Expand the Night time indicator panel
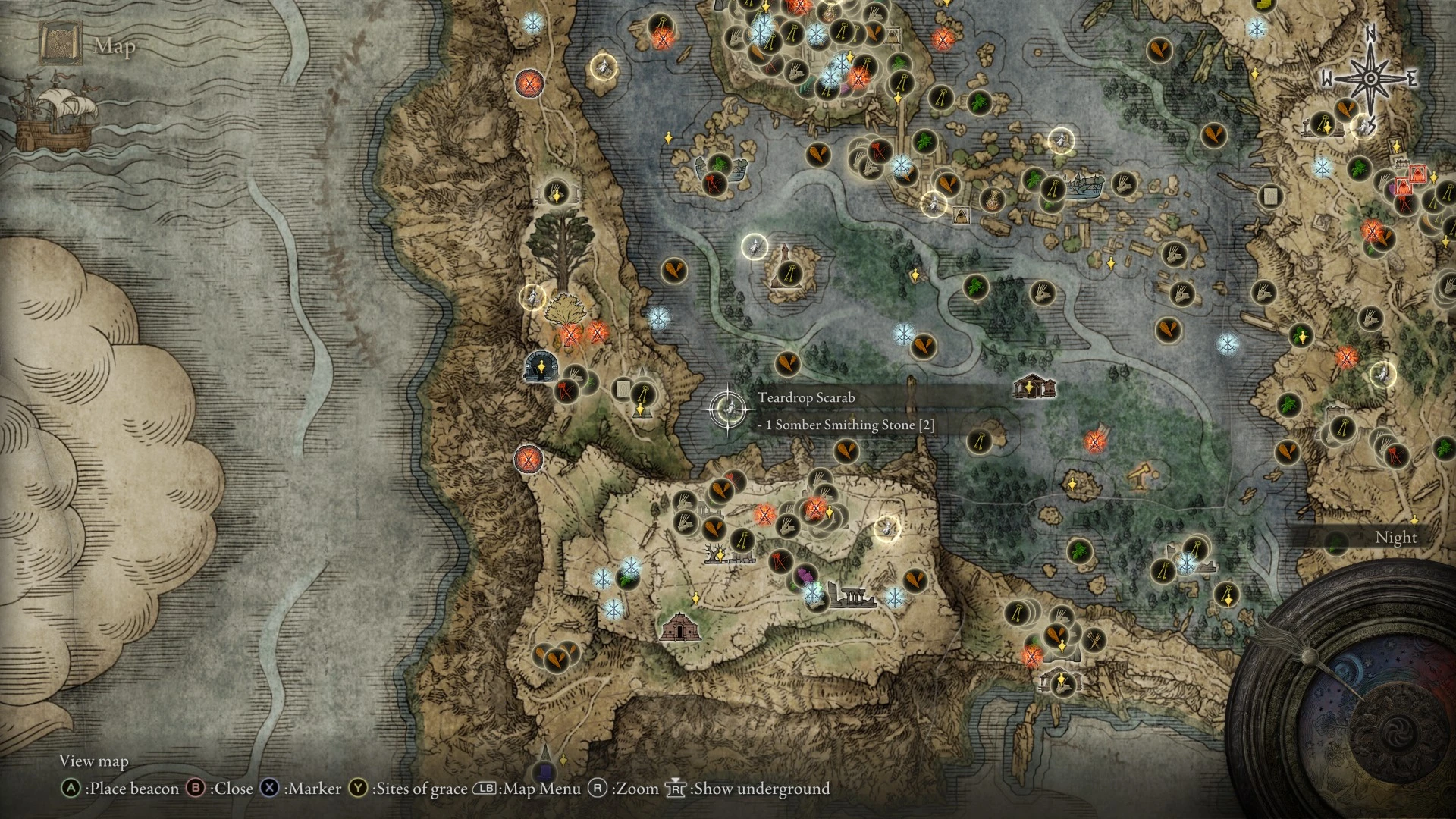The height and width of the screenshot is (819, 1456). [x=1395, y=537]
